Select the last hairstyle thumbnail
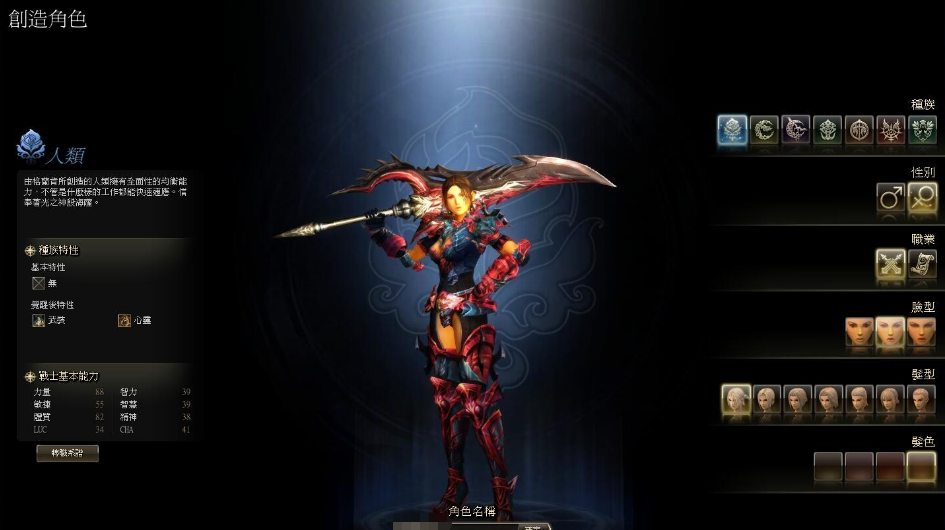This screenshot has height=530, width=945. click(921, 400)
